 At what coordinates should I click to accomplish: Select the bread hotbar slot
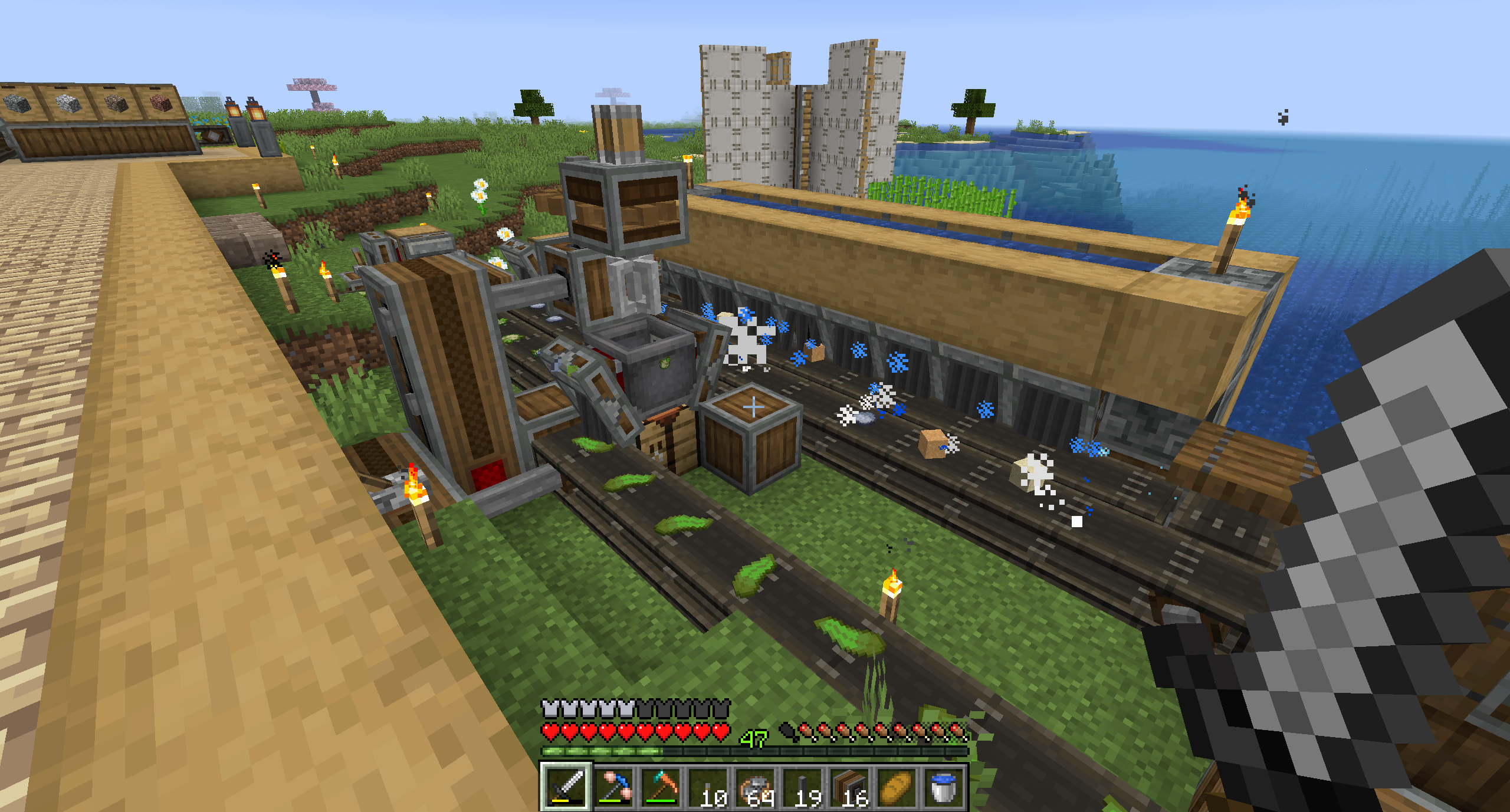(896, 787)
